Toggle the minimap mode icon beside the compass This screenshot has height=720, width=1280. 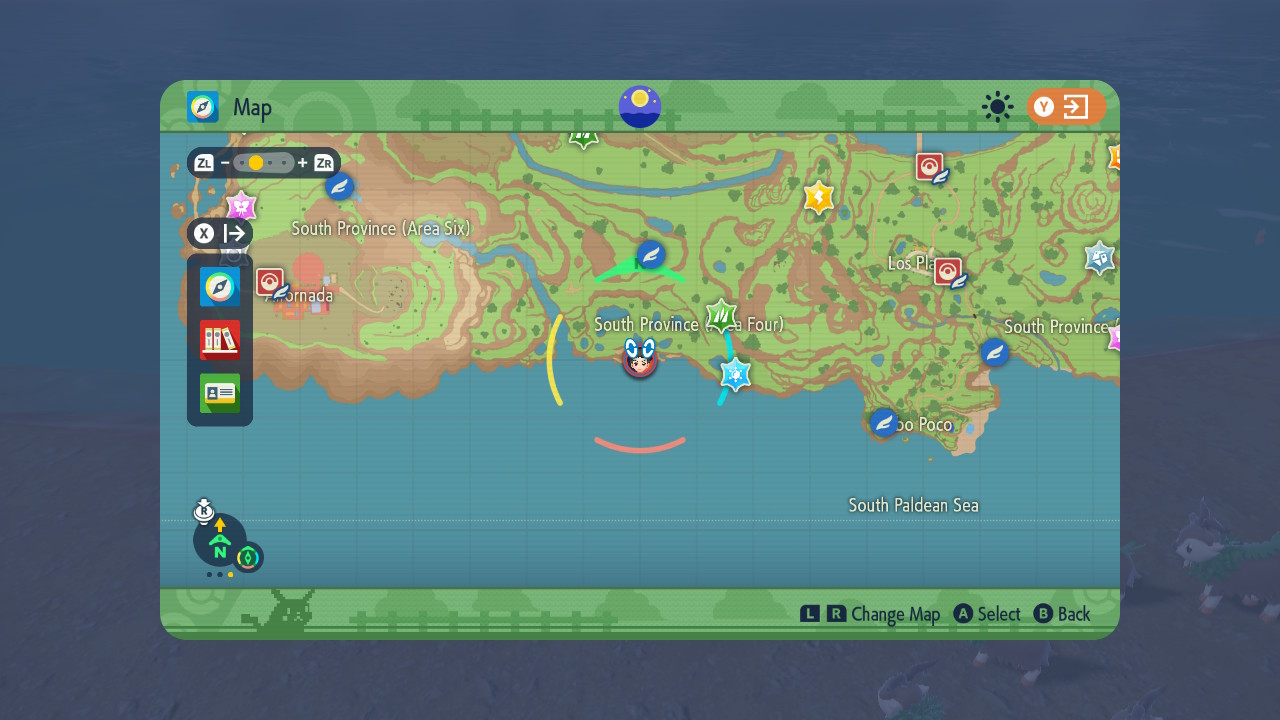click(x=246, y=558)
